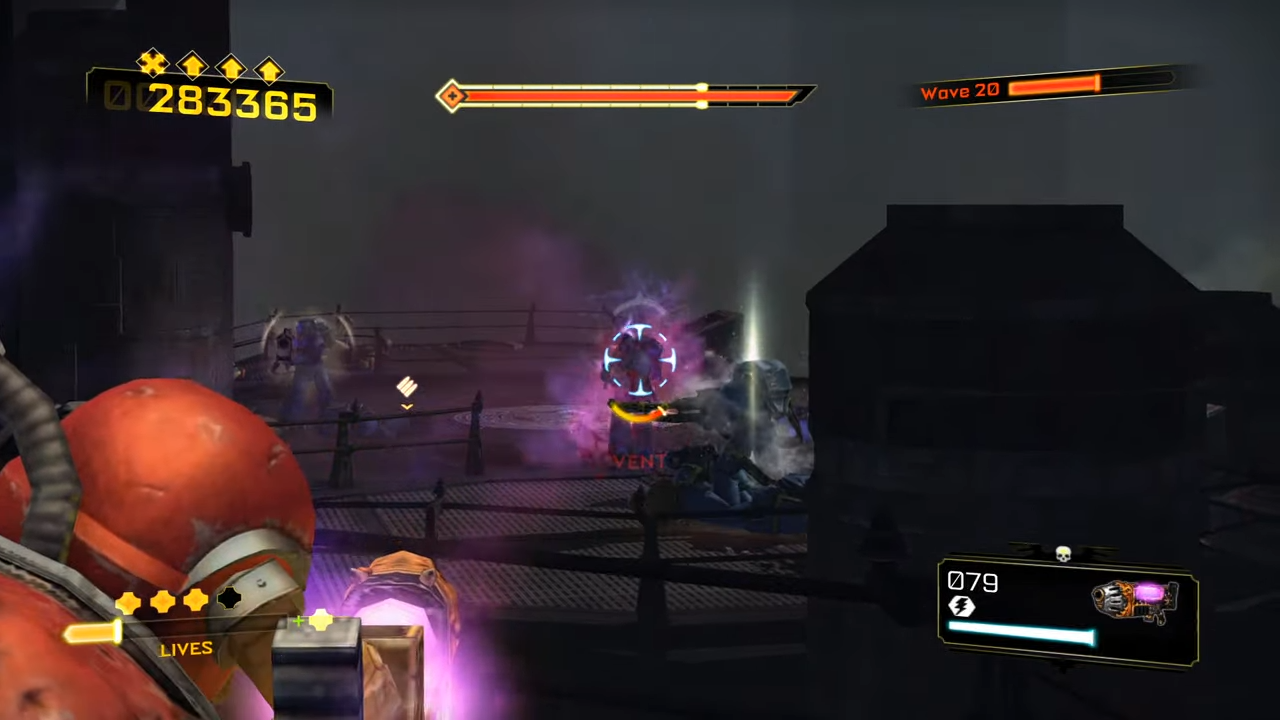Toggle the empty fourth life star slot

coord(229,598)
